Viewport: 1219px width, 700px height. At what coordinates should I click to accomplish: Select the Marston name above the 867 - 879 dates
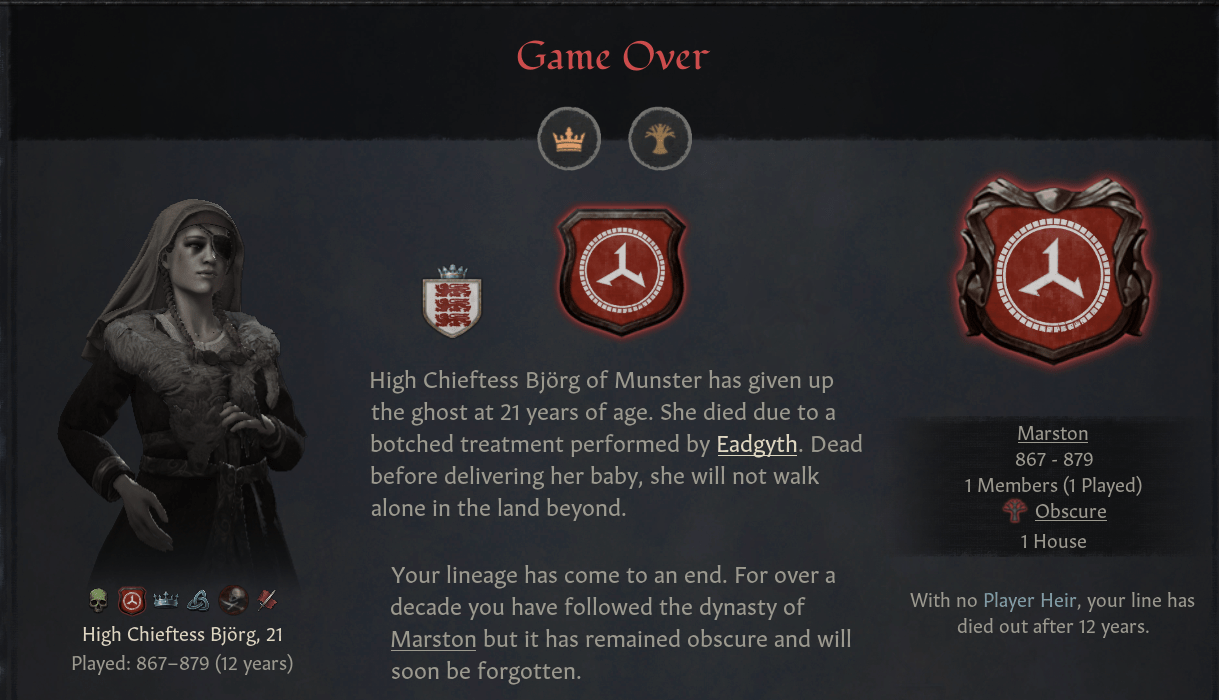click(x=1052, y=433)
